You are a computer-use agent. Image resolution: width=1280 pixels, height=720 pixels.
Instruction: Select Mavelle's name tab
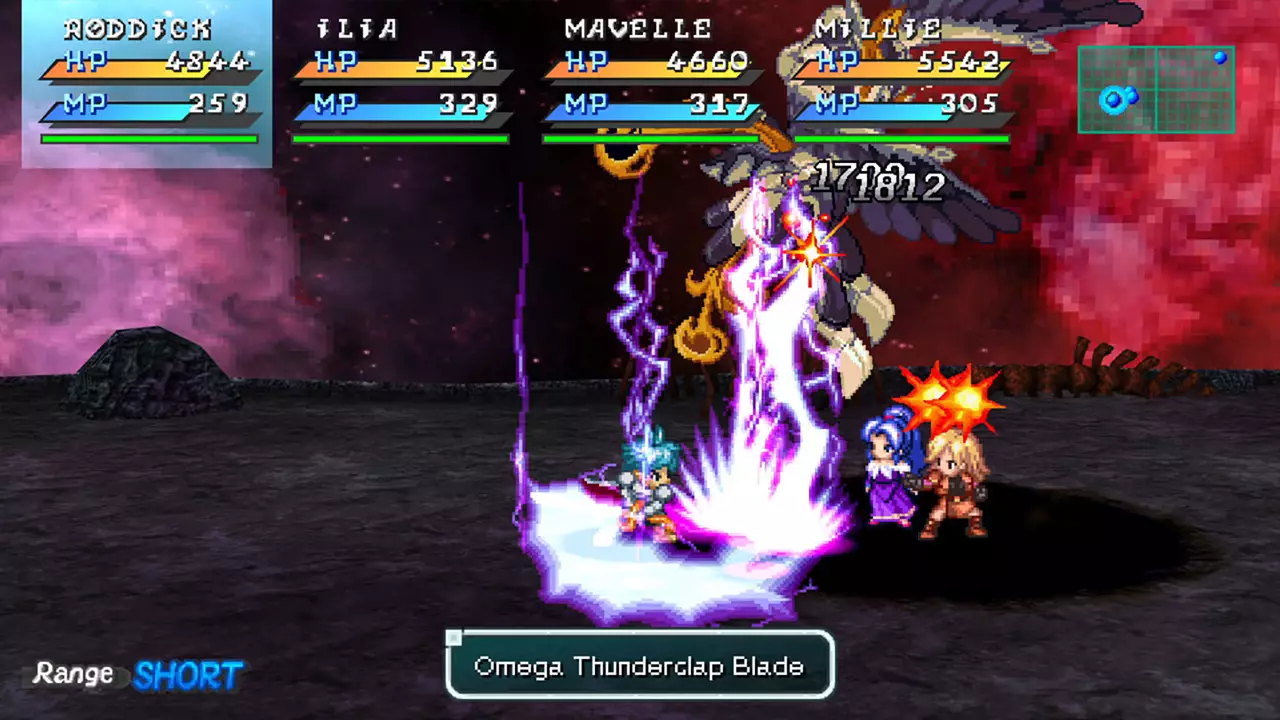pos(637,28)
